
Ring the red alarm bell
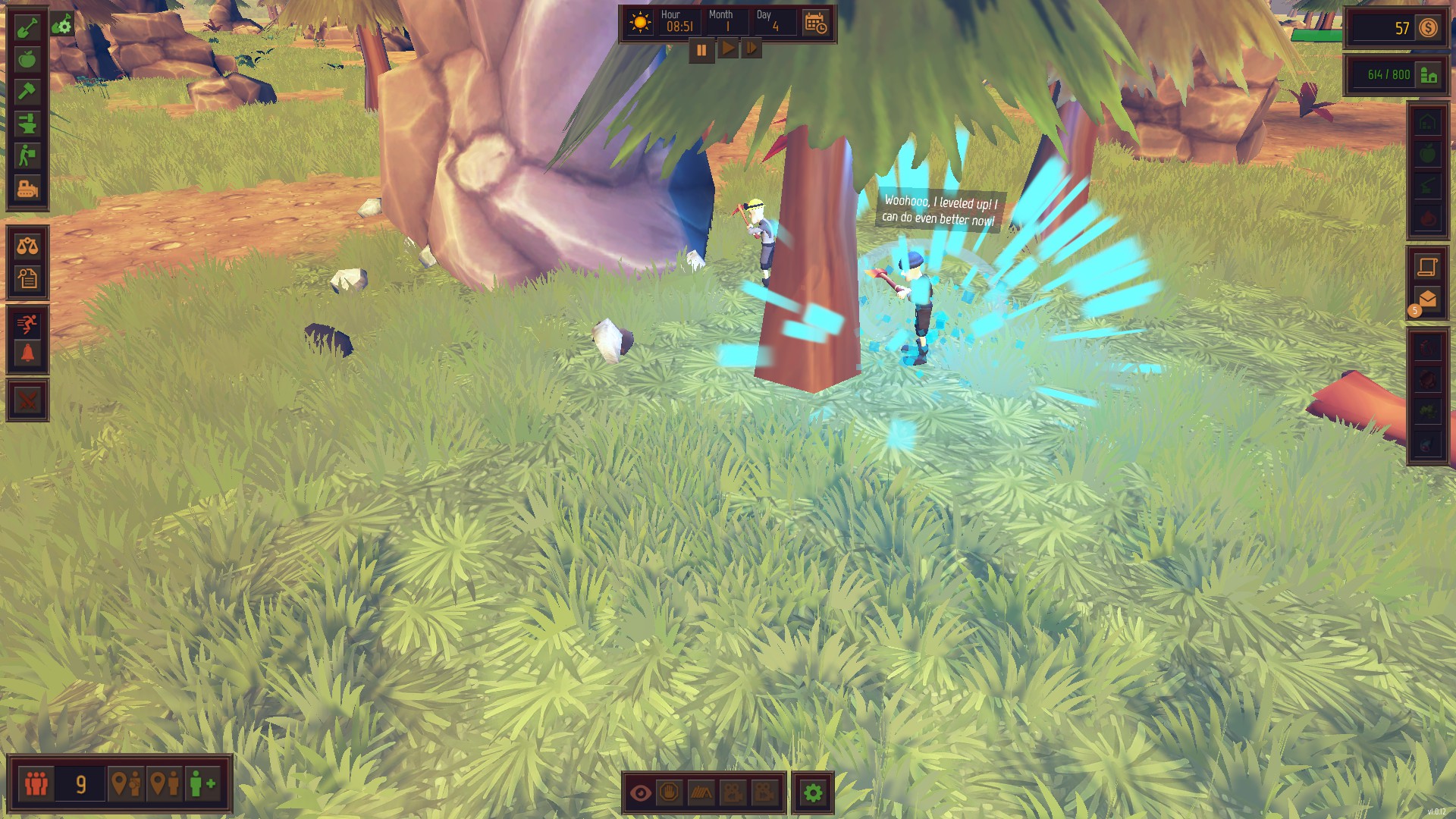point(27,354)
